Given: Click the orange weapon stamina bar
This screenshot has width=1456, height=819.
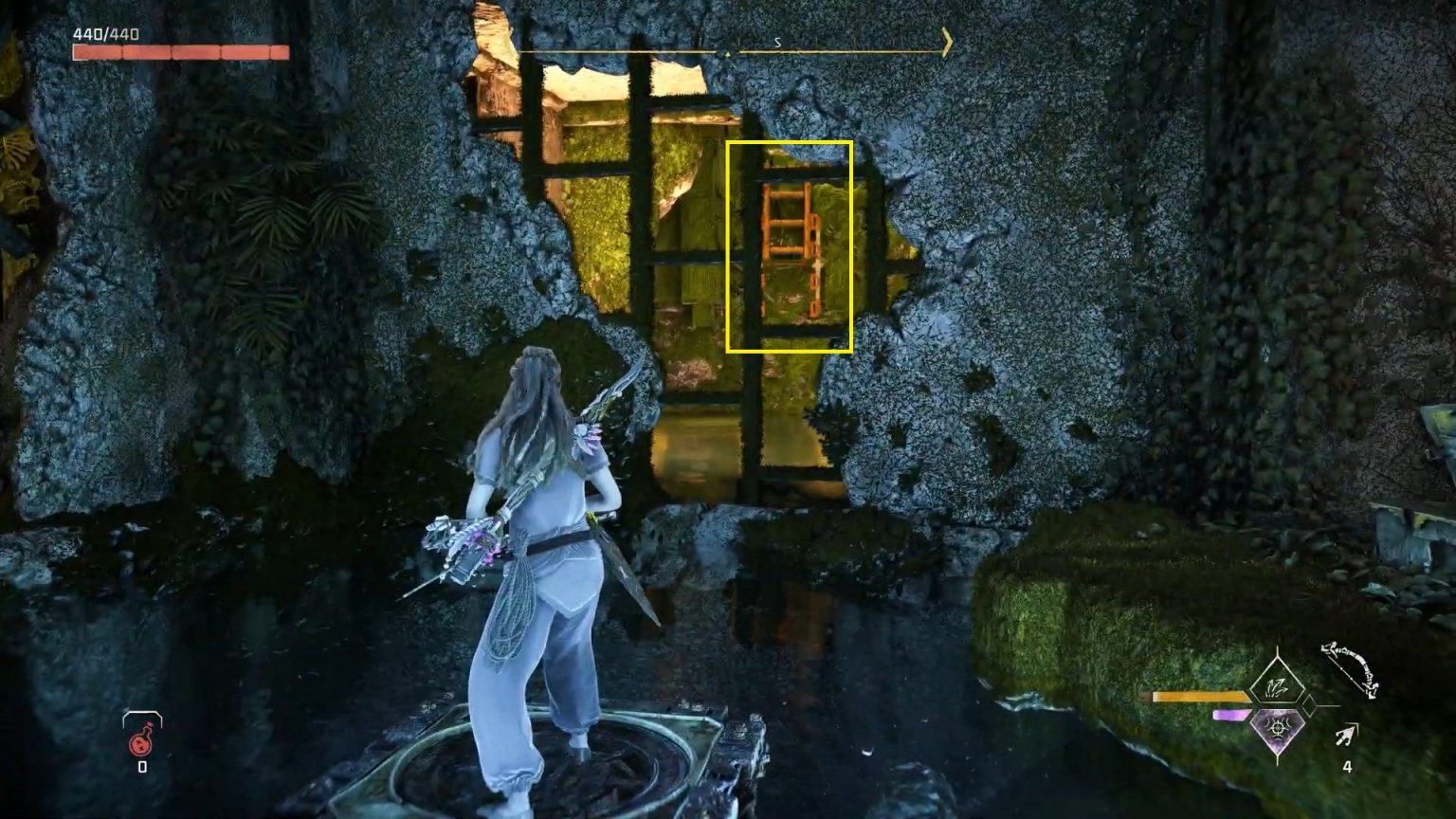Looking at the screenshot, I should coord(1200,696).
